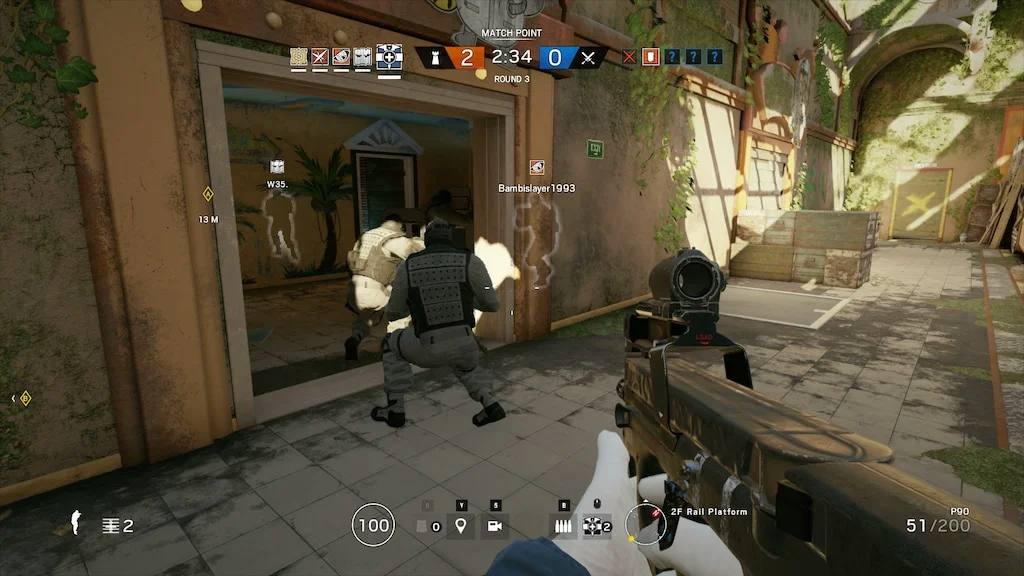Viewport: 1024px width, 576px height.
Task: Open the observation camera tool
Action: (494, 525)
